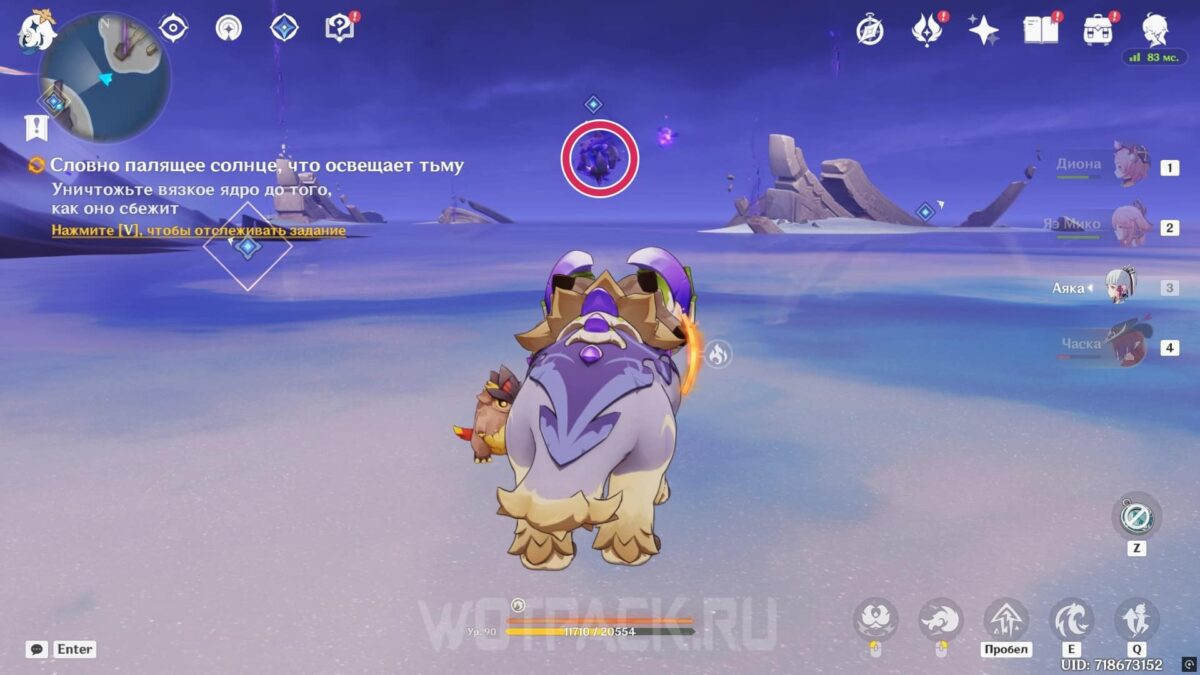This screenshot has height=675, width=1200.
Task: Select the arch-shaped icon with a star
Action: tap(229, 28)
